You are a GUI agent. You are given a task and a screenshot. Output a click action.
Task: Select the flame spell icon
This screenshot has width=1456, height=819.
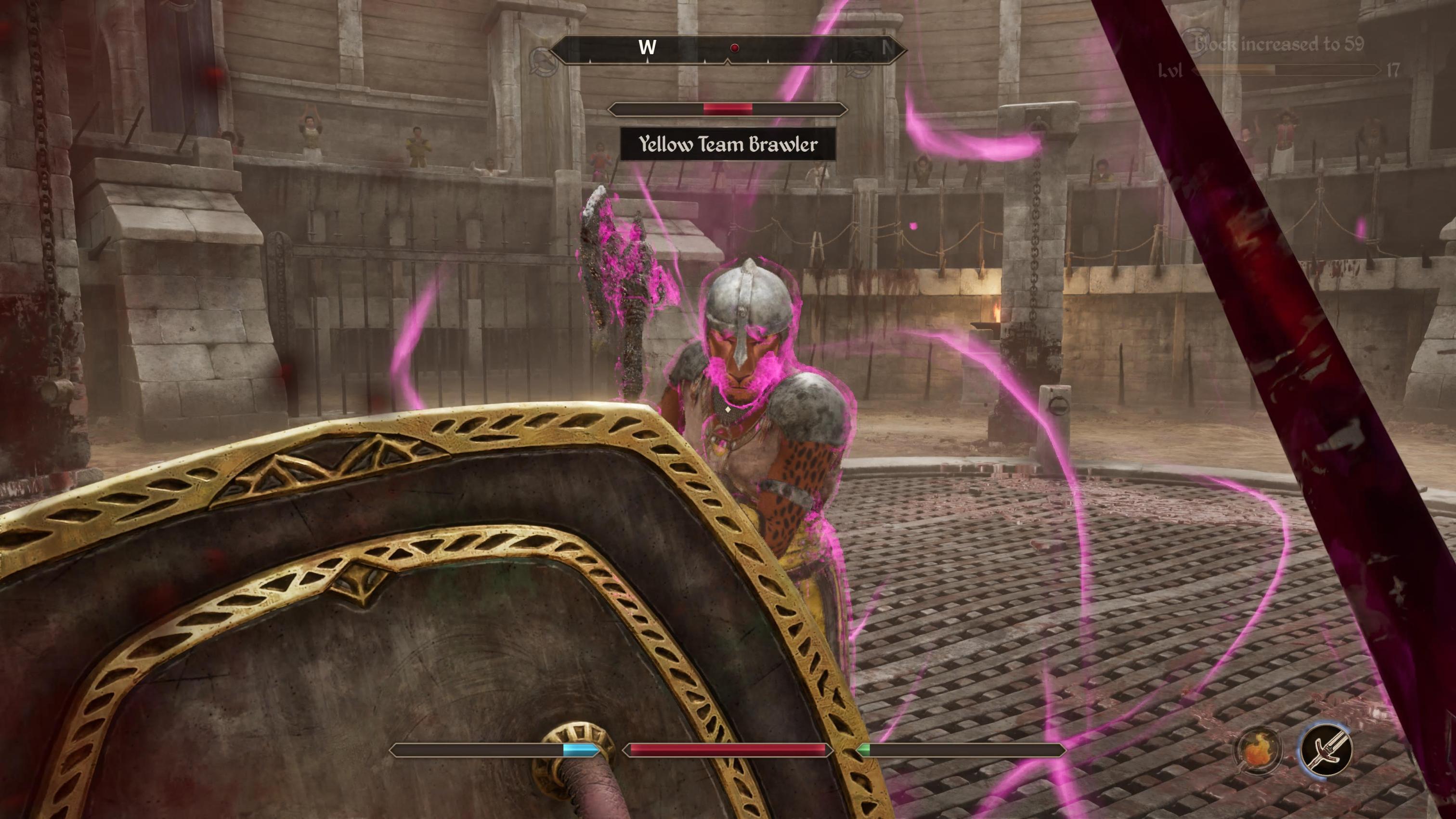click(x=1257, y=750)
